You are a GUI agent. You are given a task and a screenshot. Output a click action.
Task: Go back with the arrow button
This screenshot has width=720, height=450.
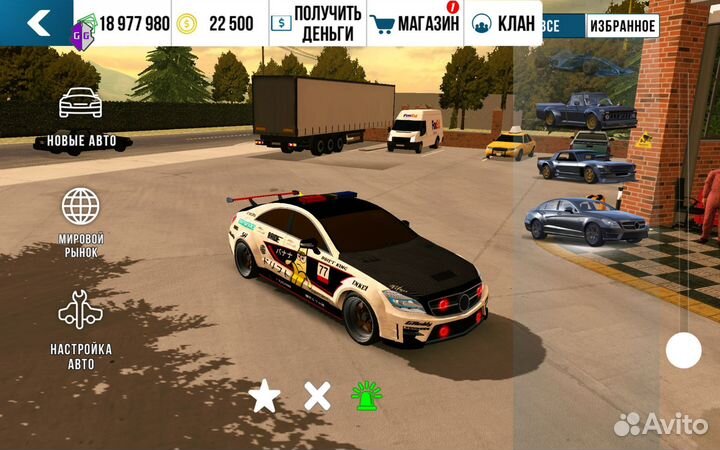tap(36, 23)
